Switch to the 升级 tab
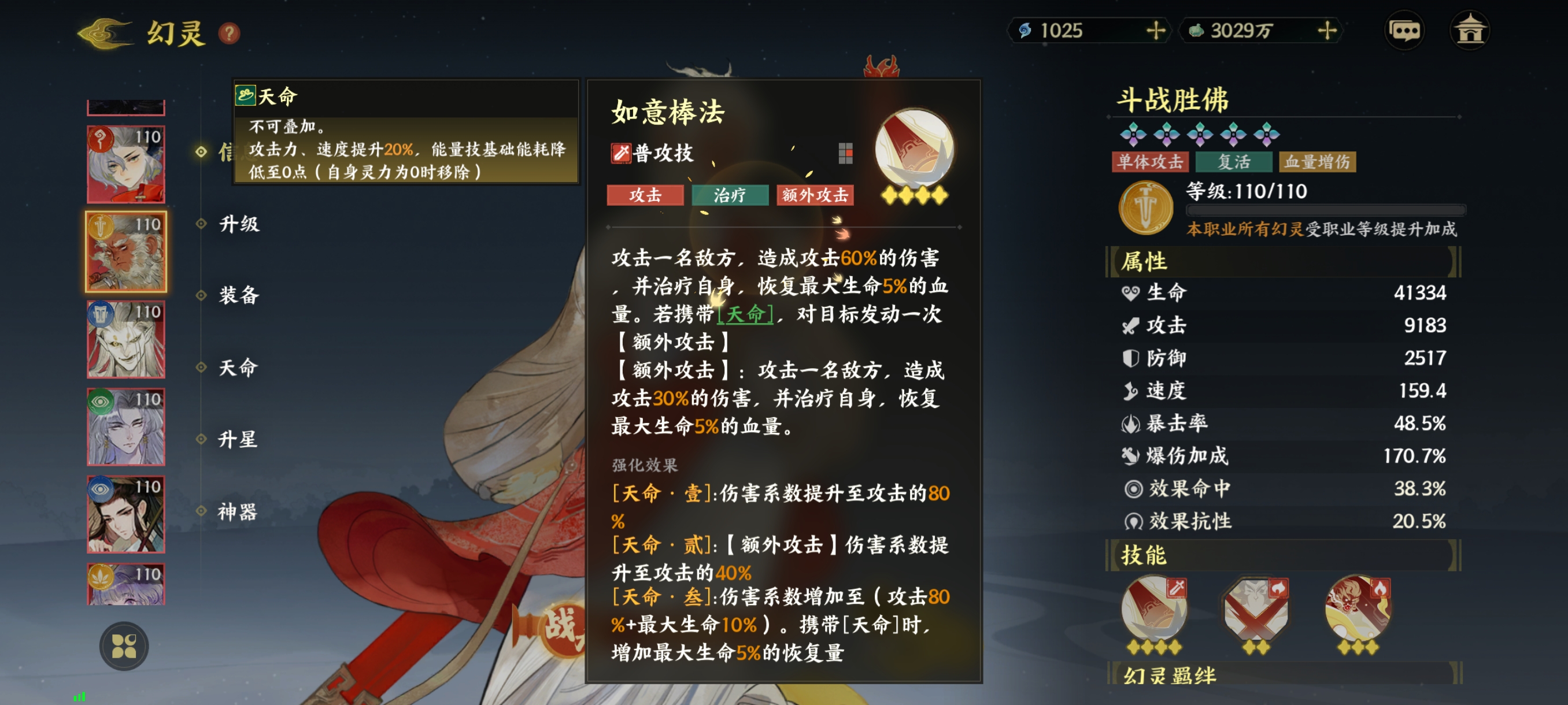1568x705 pixels. (x=239, y=224)
